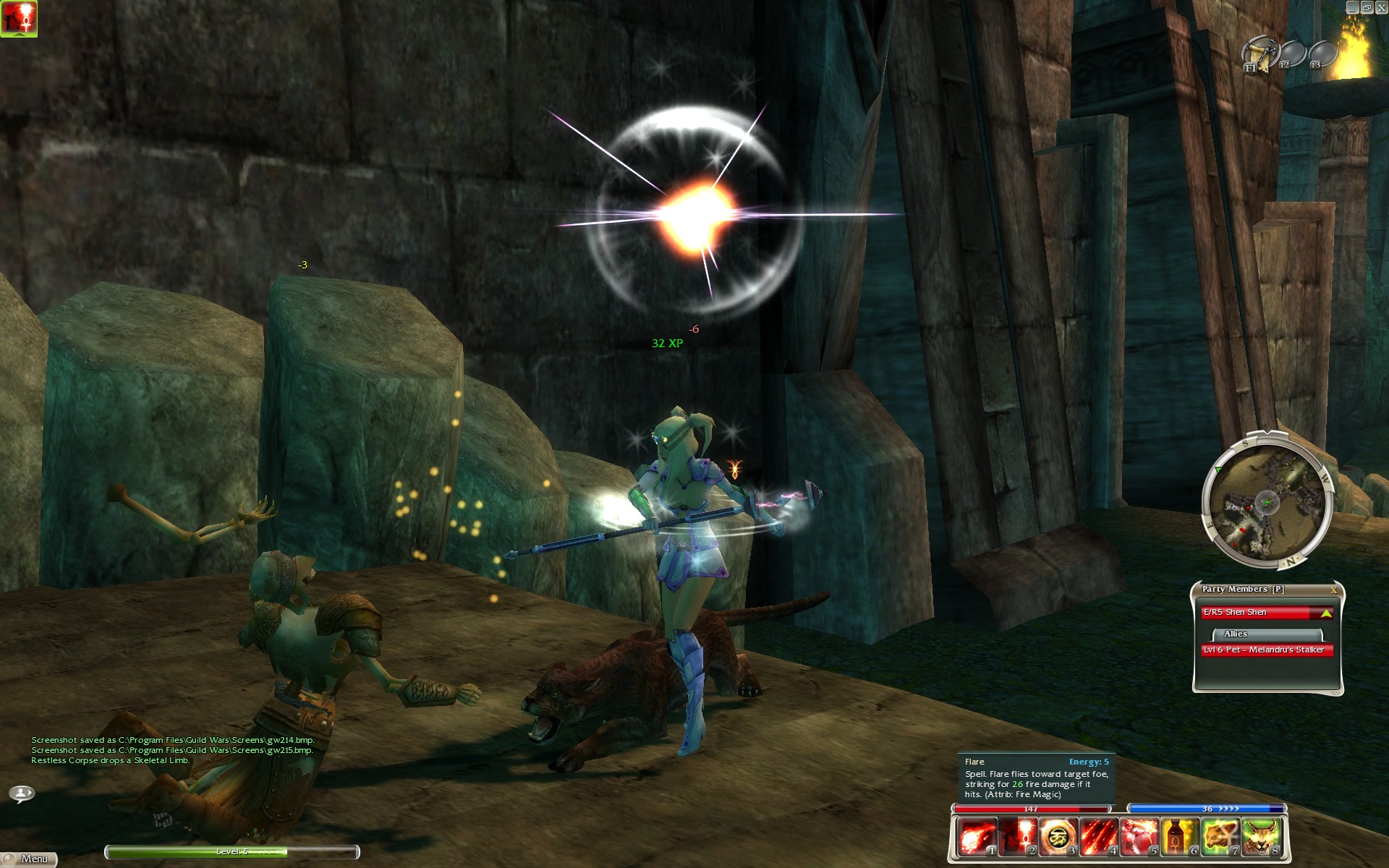Use the horned cat pet skill in slot 8
The height and width of the screenshot is (868, 1389).
pyautogui.click(x=1261, y=838)
